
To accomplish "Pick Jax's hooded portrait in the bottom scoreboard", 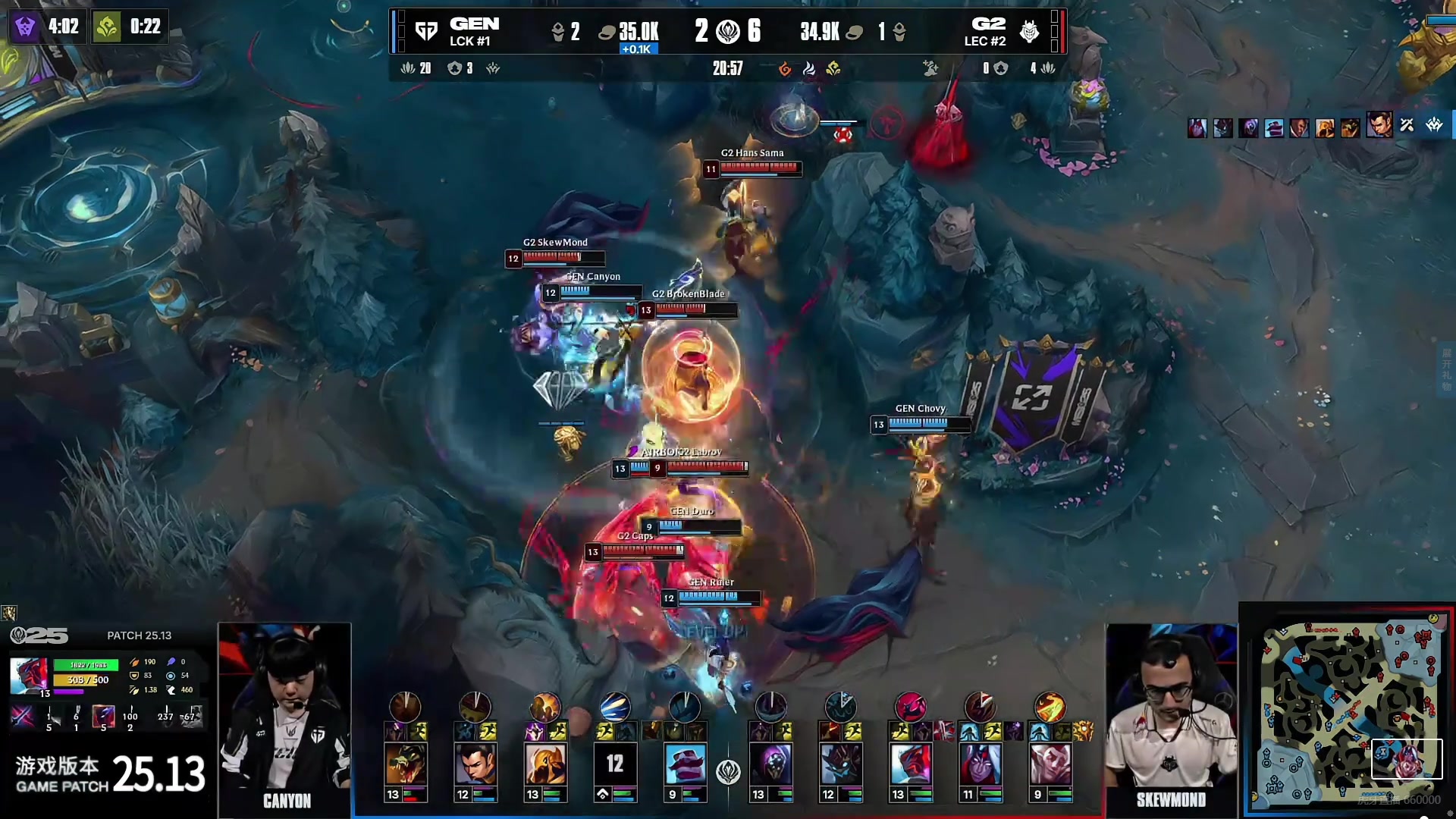I will 770,764.
